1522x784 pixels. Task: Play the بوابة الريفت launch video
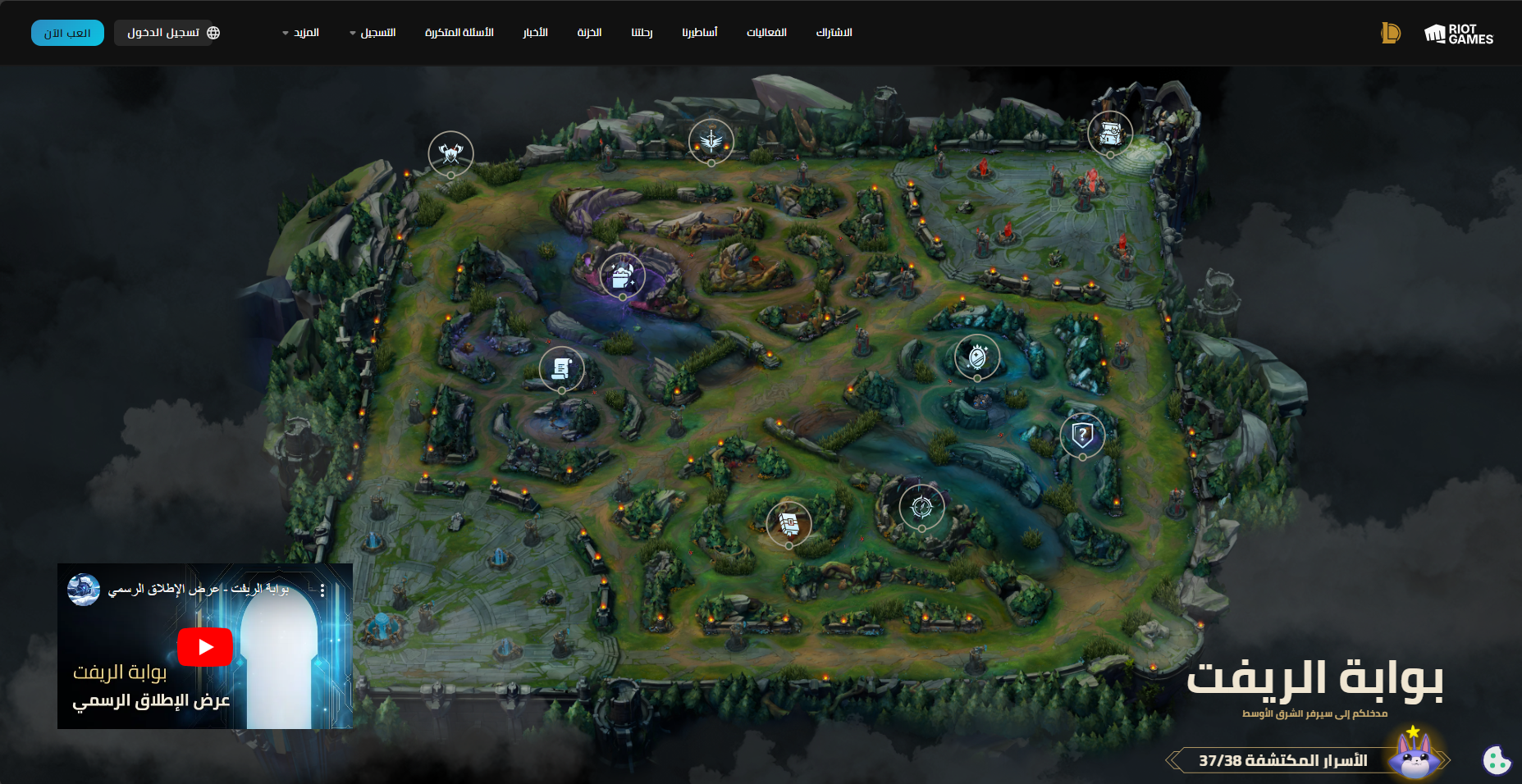[205, 647]
